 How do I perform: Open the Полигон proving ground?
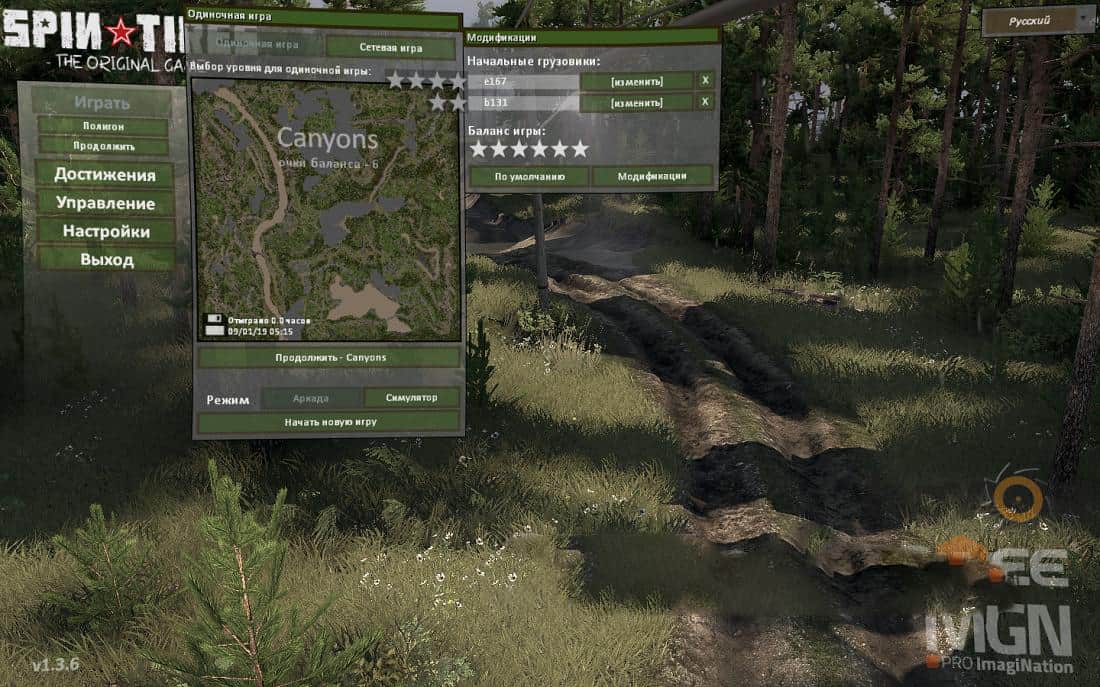(103, 127)
